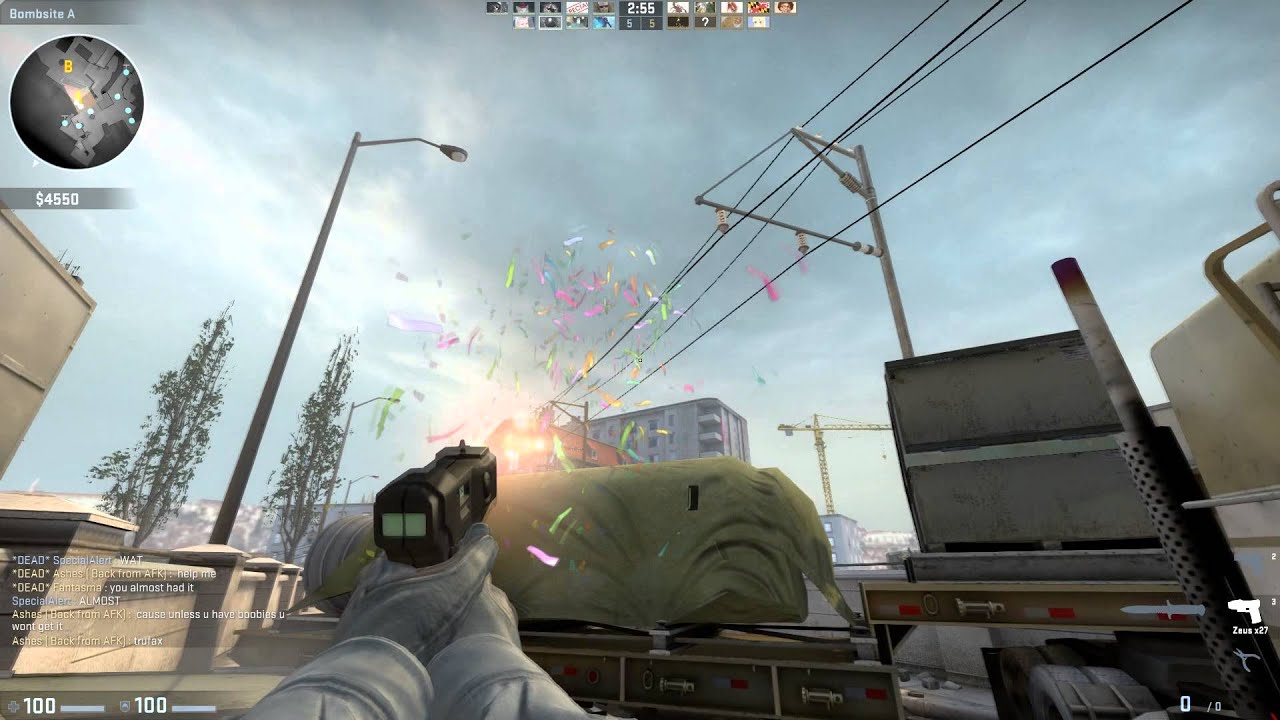The image size is (1280, 720).
Task: Open the Bombsite A minimap overview
Action: pyautogui.click(x=40, y=14)
